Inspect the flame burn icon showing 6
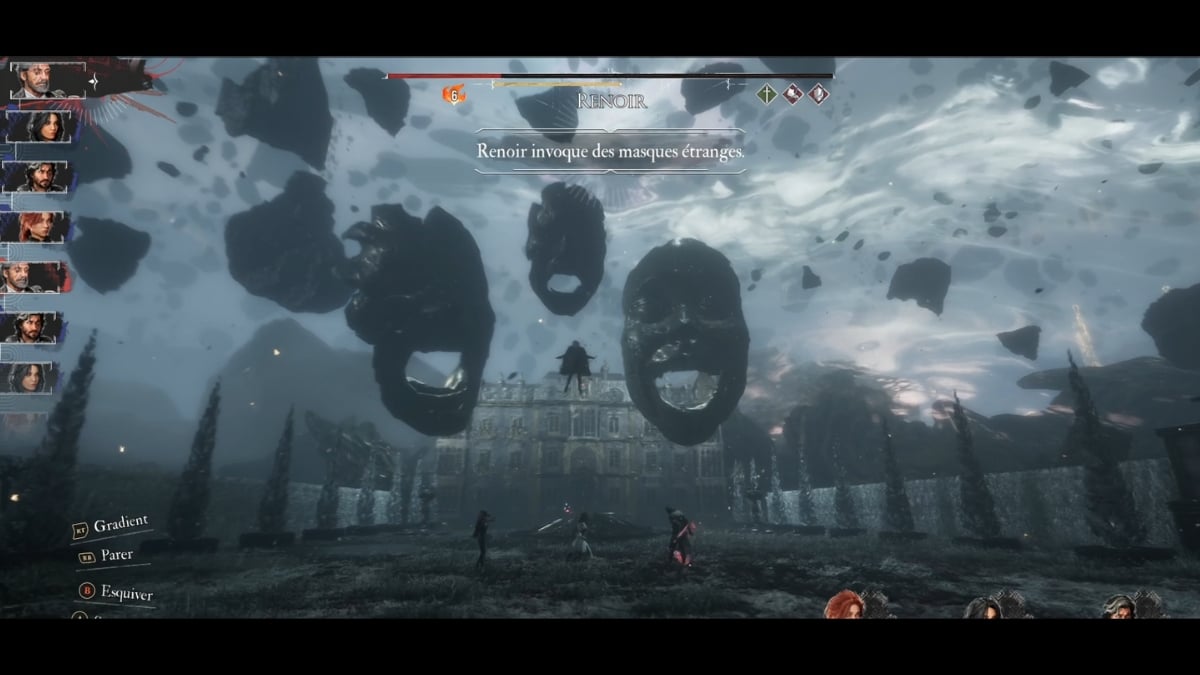This screenshot has width=1200, height=675. pos(454,95)
